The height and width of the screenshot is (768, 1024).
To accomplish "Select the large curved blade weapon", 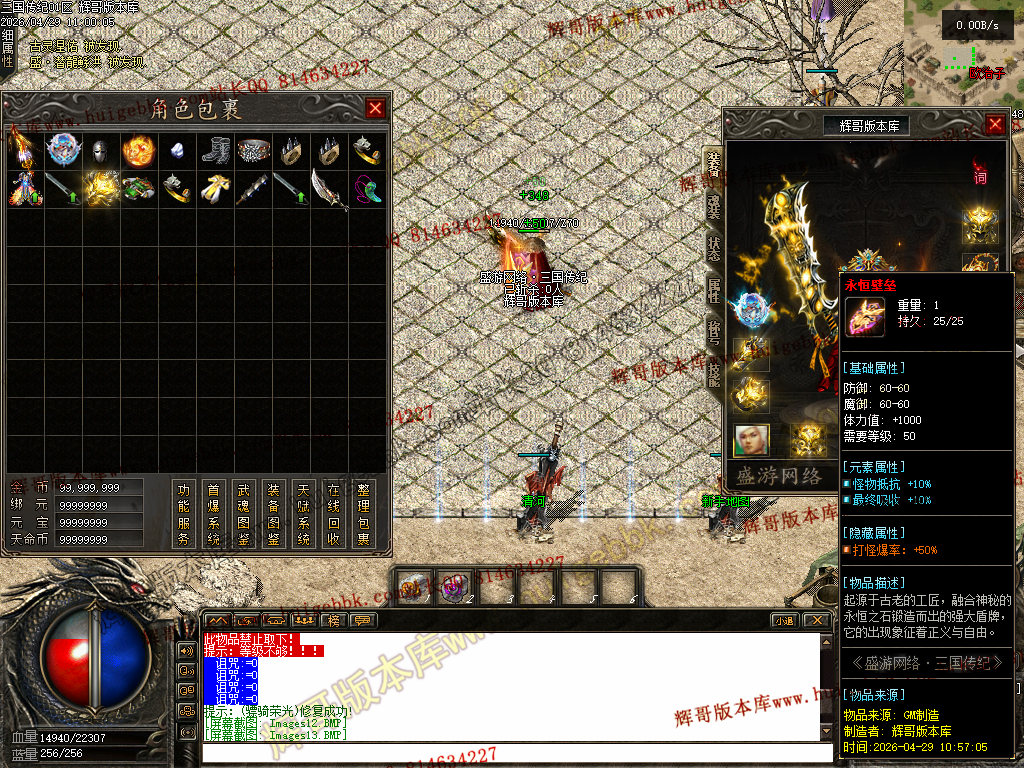I will coord(328,189).
